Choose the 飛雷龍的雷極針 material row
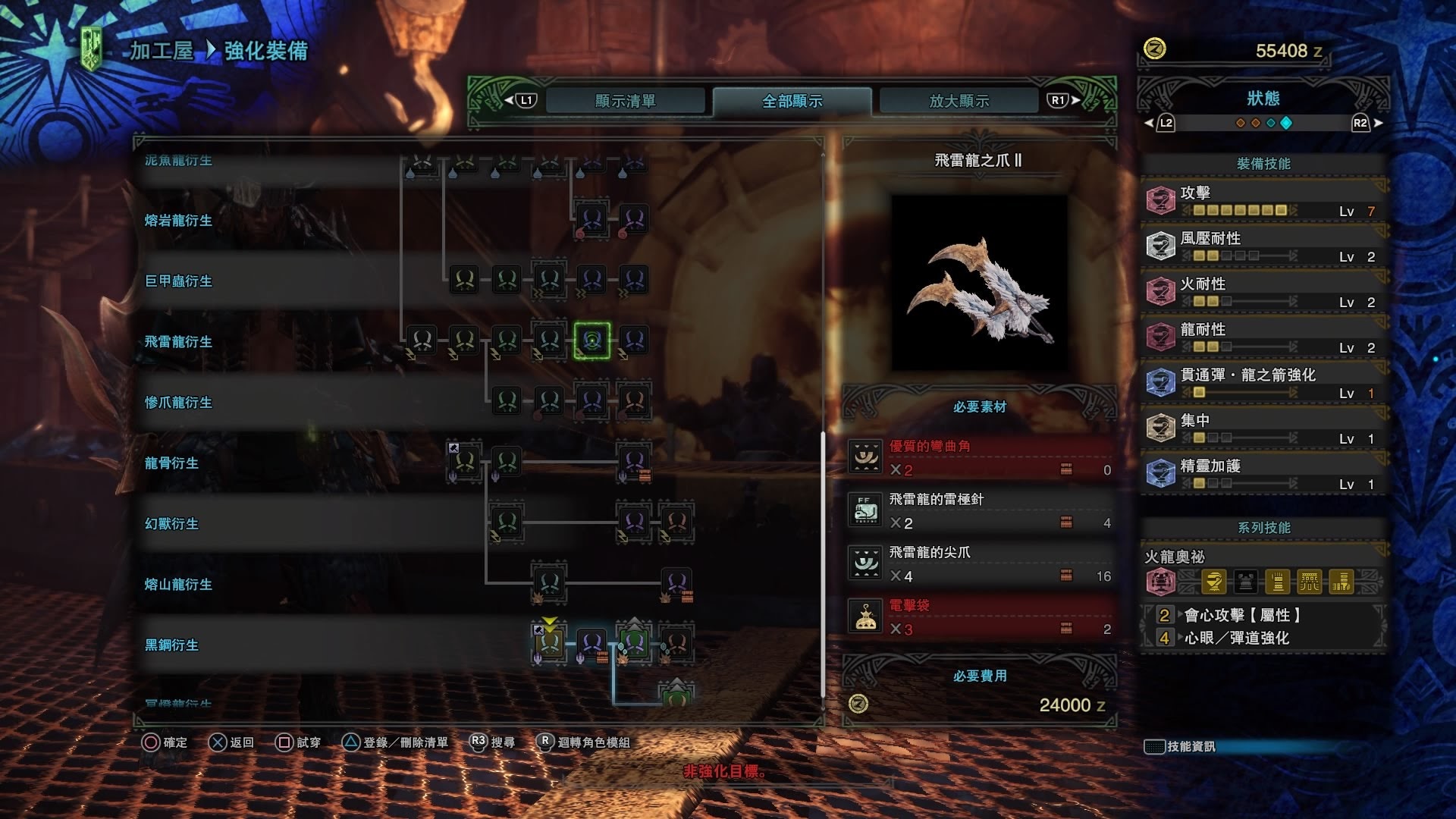Viewport: 1456px width, 819px height. click(x=979, y=511)
